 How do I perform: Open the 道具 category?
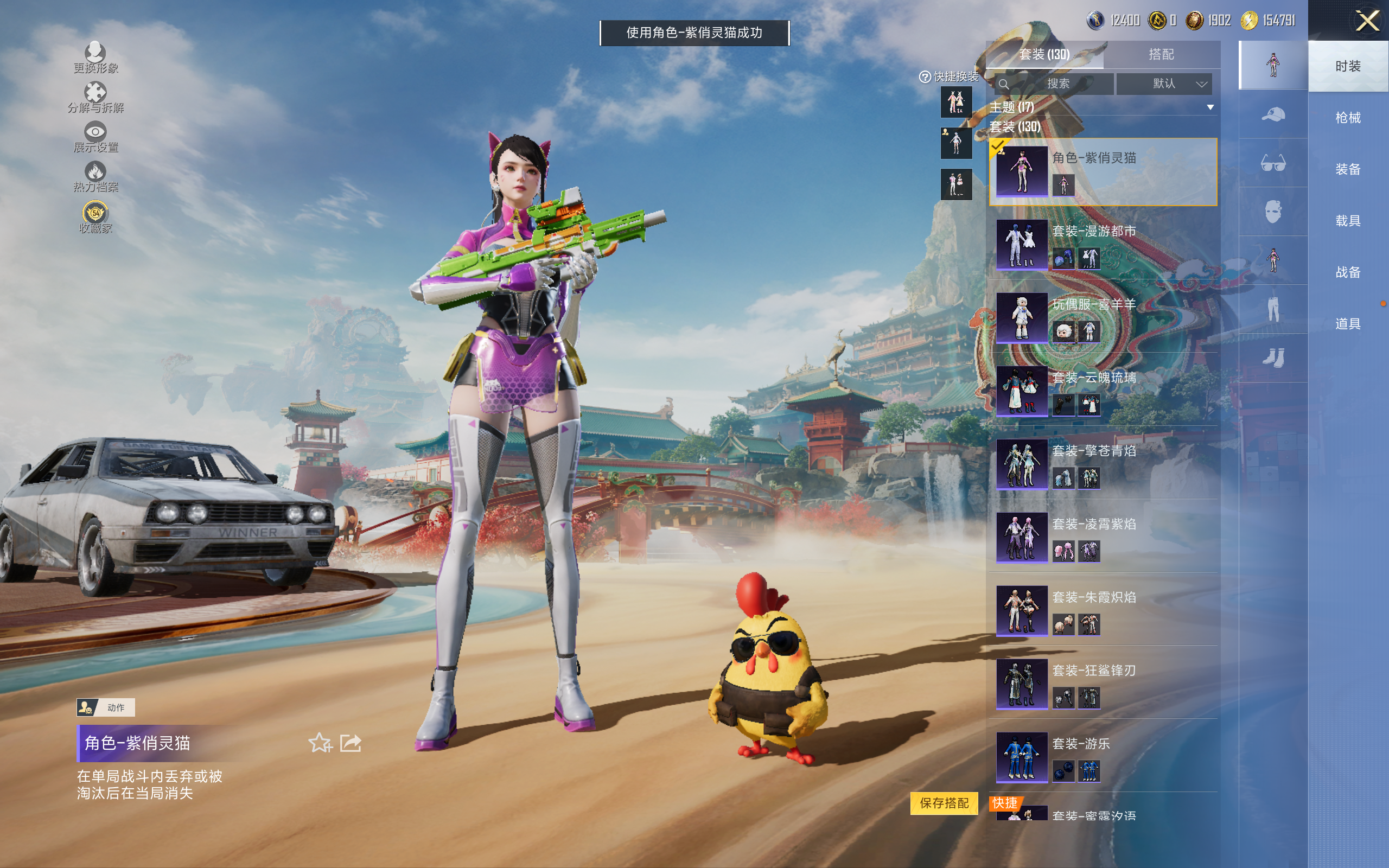[1347, 324]
